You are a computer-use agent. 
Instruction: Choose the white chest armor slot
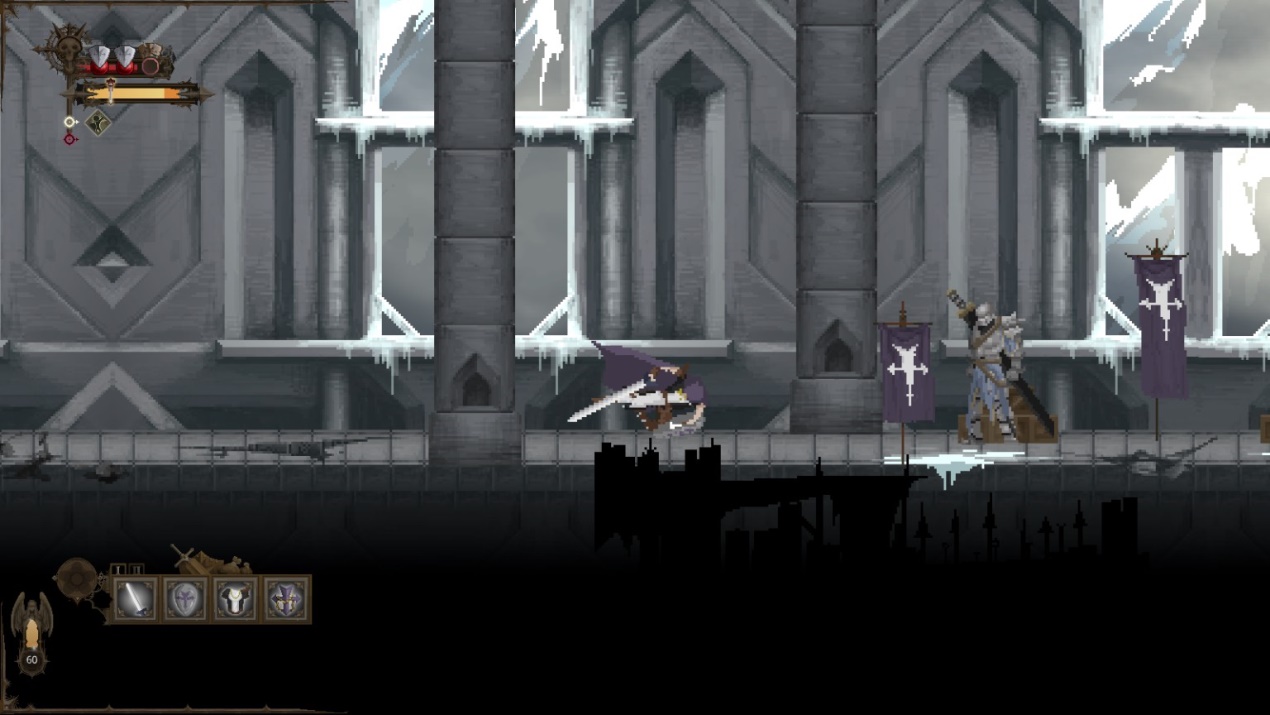(236, 599)
